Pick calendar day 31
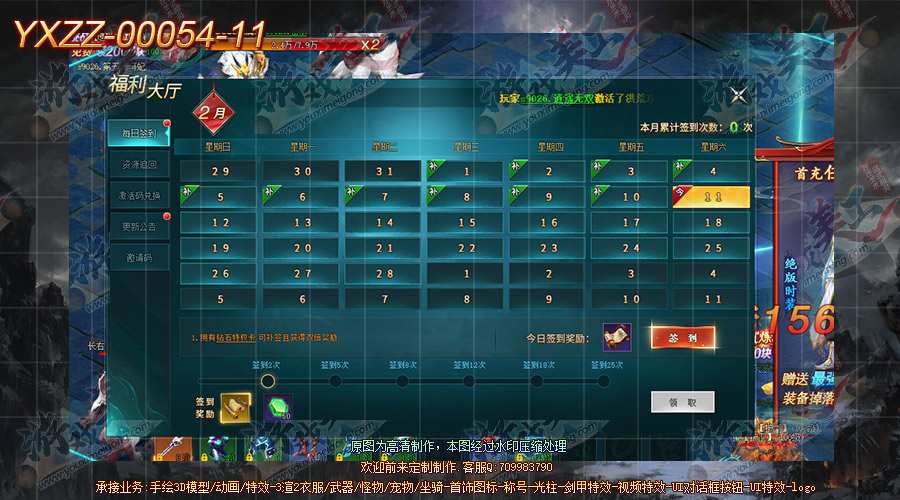The height and width of the screenshot is (500, 900). pyautogui.click(x=385, y=172)
